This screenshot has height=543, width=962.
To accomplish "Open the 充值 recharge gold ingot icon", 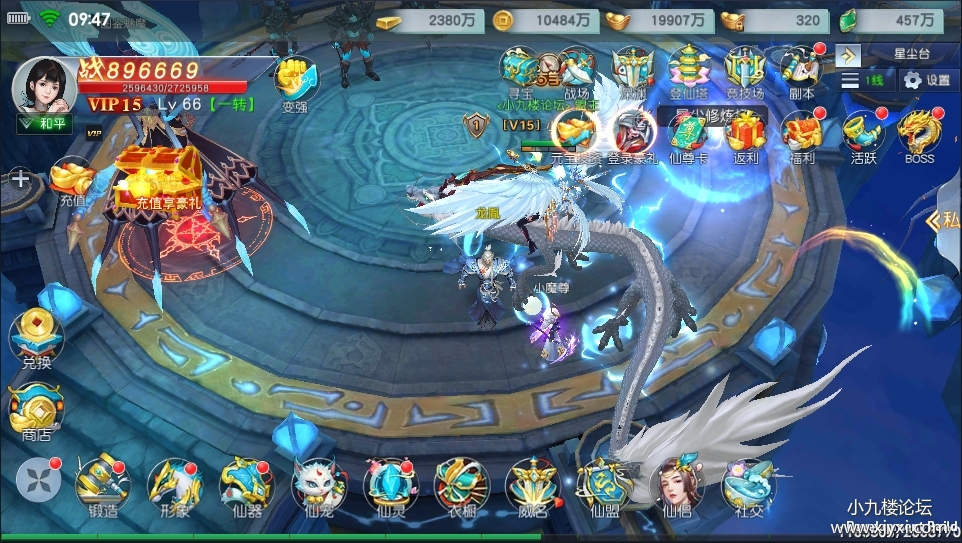I will [73, 182].
